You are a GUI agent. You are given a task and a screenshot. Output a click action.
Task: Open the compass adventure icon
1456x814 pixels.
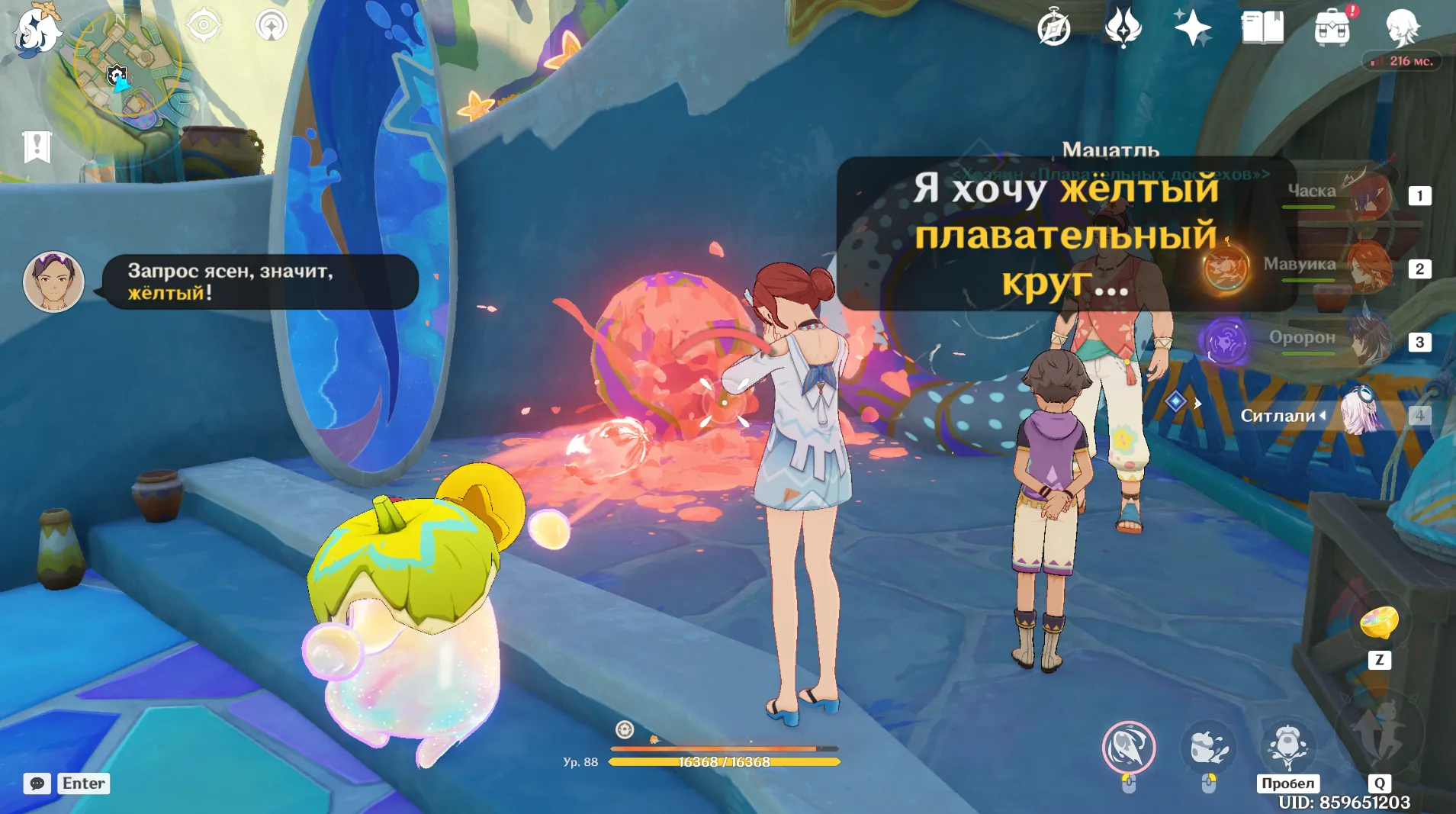pyautogui.click(x=1054, y=29)
